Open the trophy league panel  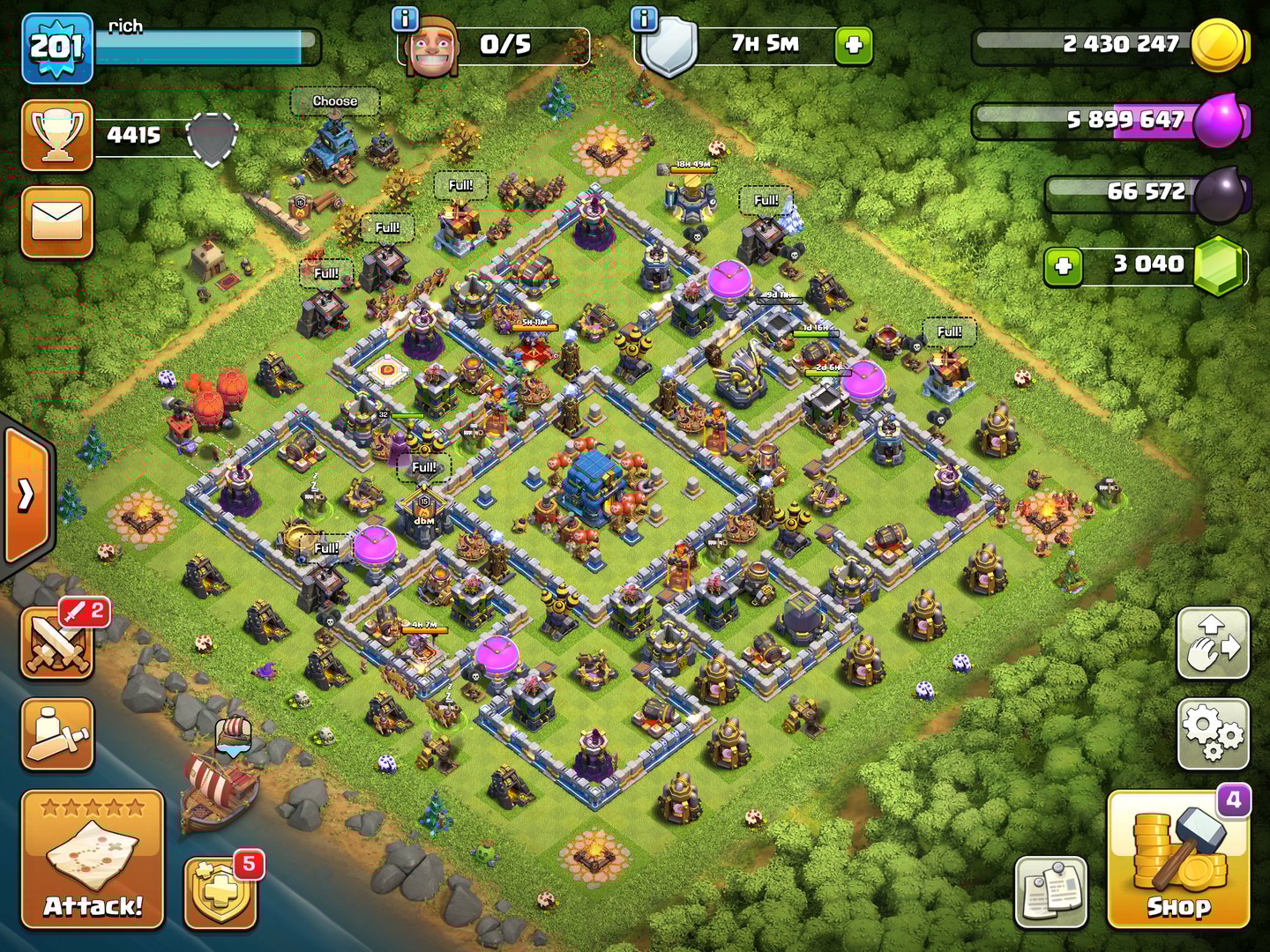coord(57,135)
